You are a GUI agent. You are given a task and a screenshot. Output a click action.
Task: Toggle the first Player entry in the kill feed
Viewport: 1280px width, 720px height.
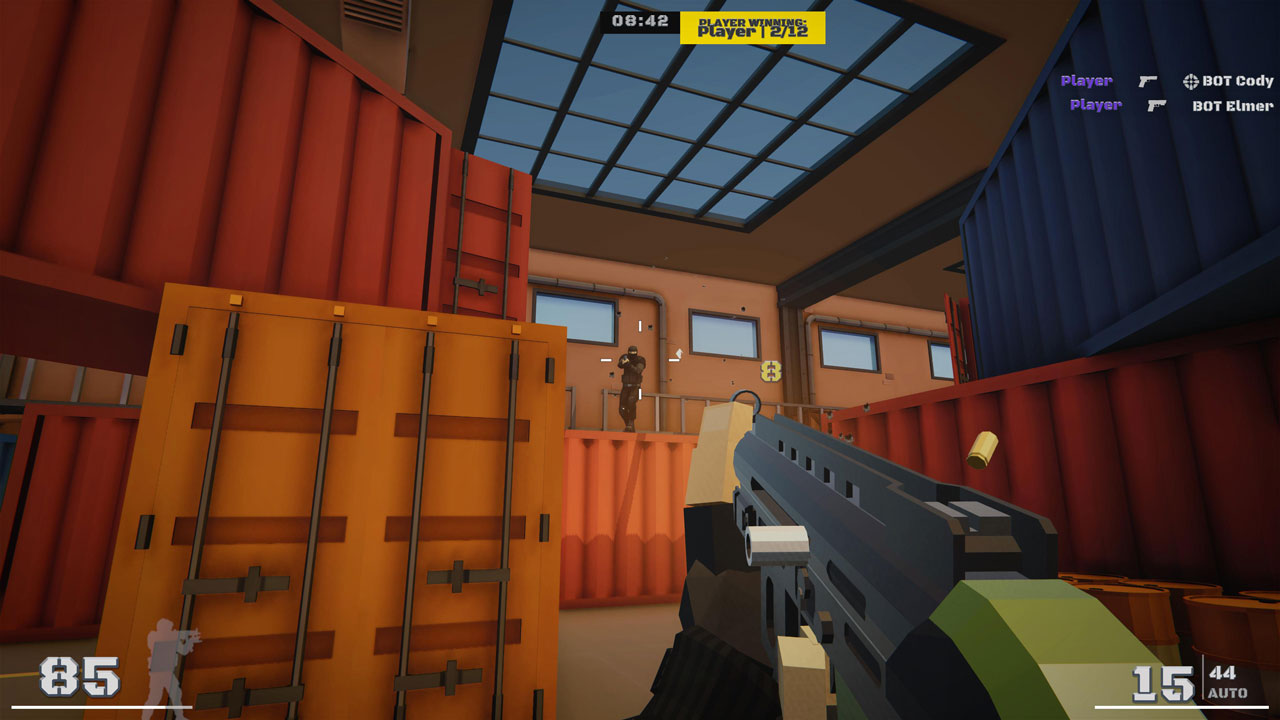coord(1087,81)
